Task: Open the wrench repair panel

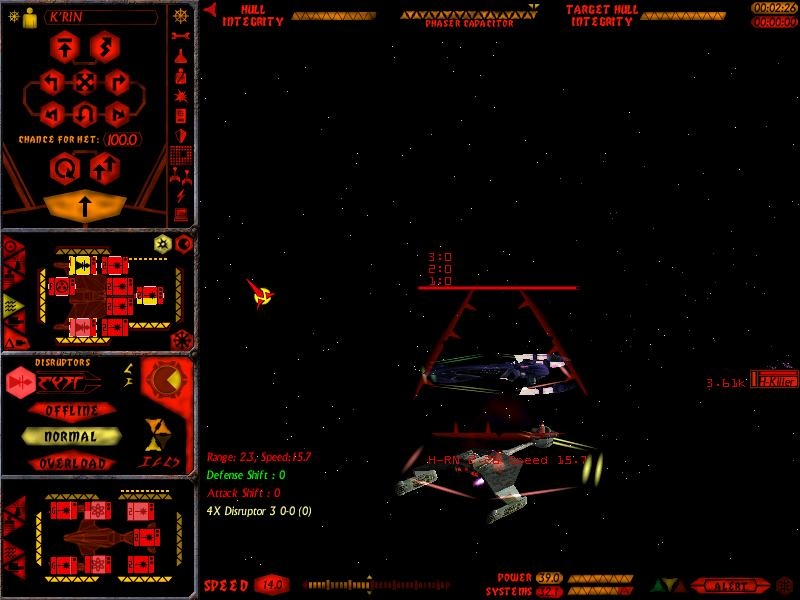Action: pos(181,38)
